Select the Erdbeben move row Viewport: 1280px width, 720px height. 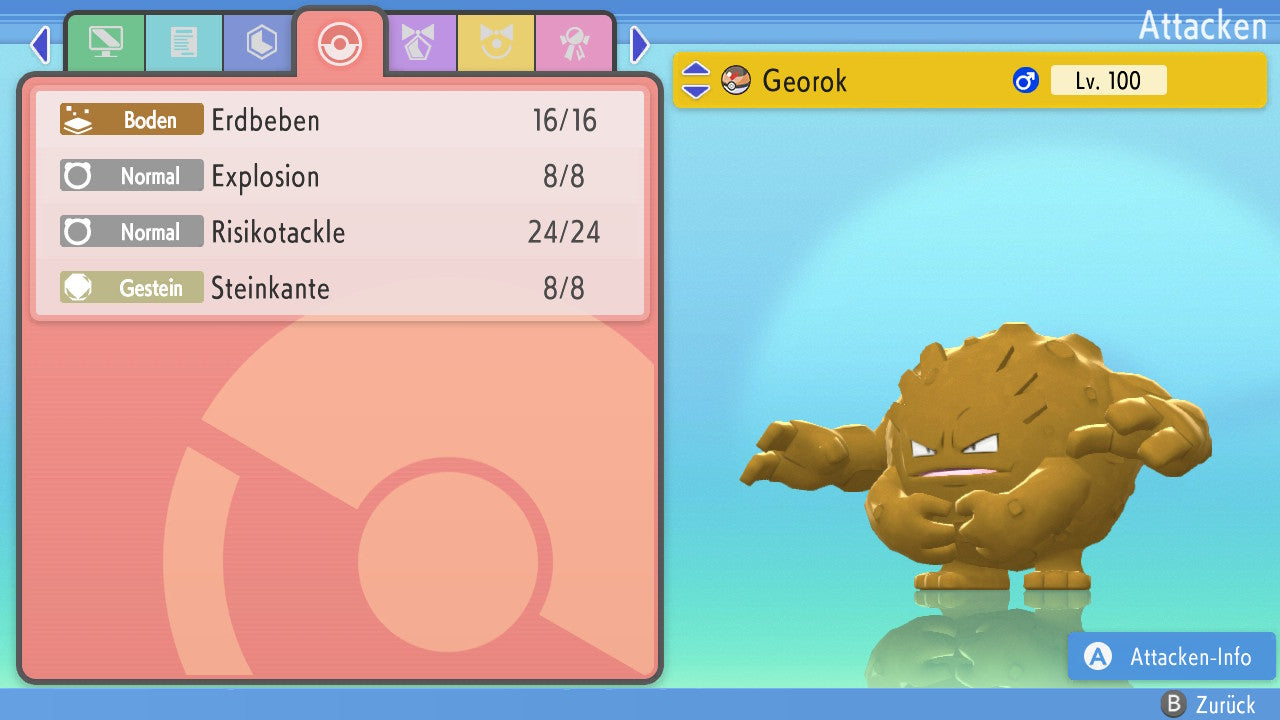click(340, 121)
